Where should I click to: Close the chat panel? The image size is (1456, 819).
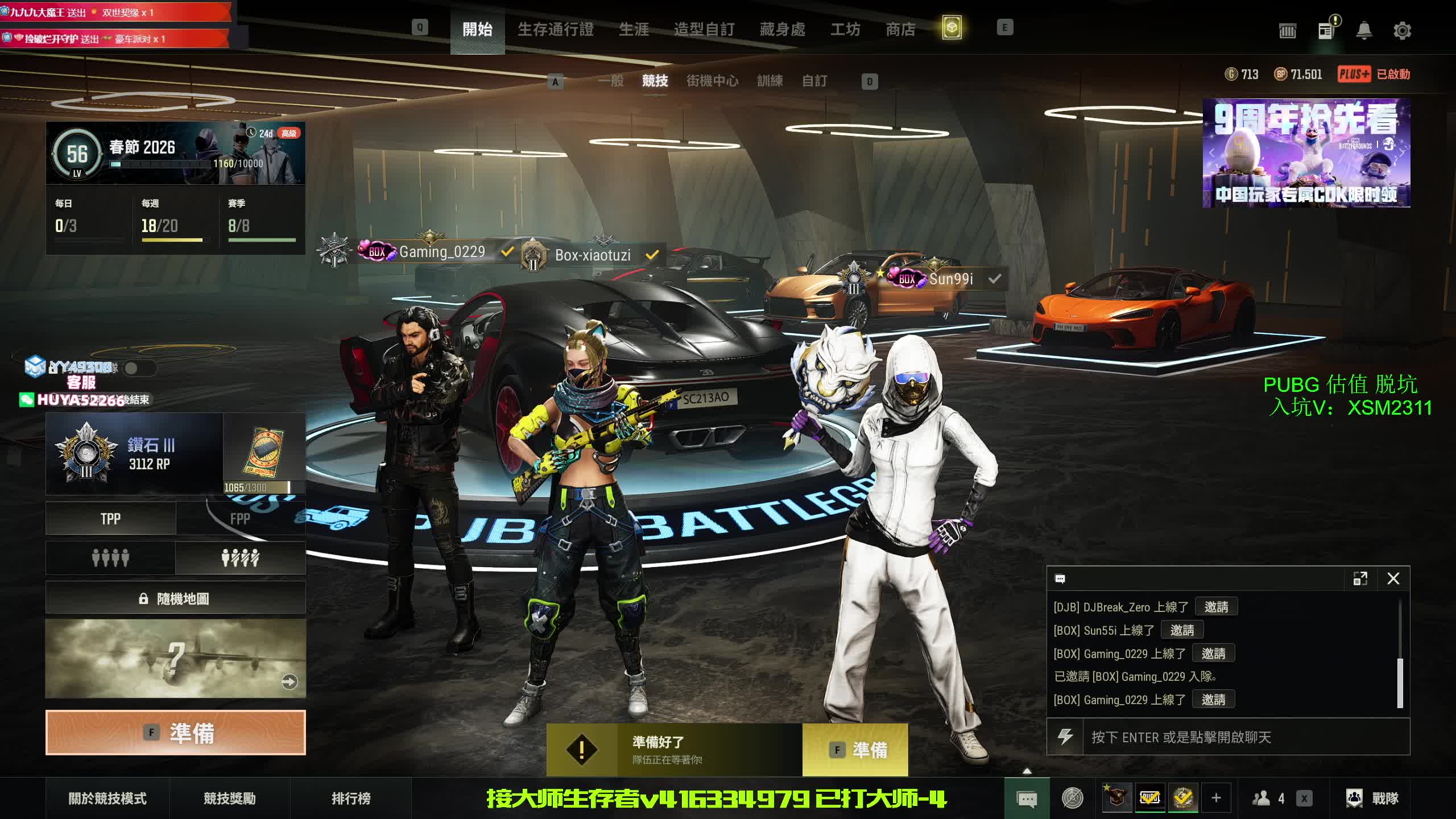click(x=1393, y=579)
